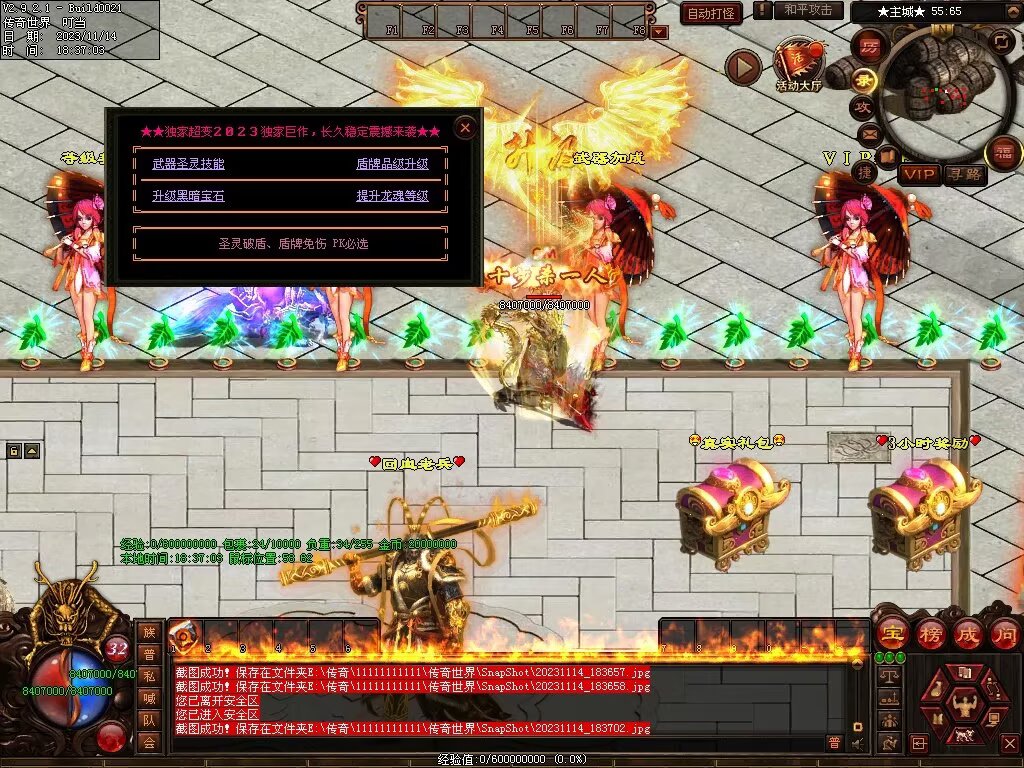
Task: Switch to the 队 team chat channel
Action: click(149, 720)
